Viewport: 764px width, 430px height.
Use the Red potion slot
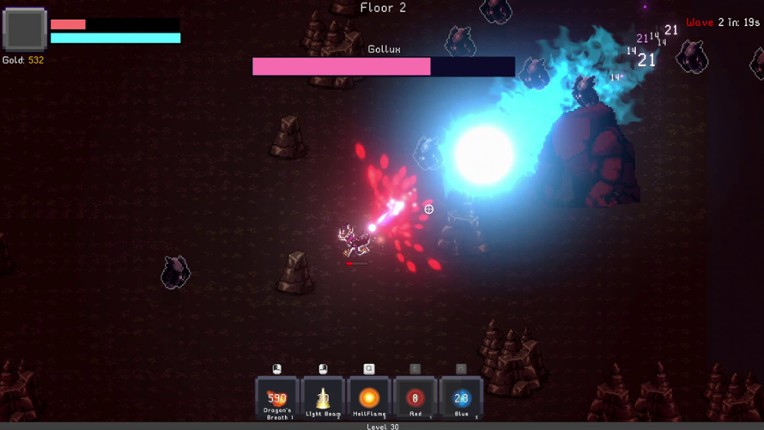tap(415, 398)
